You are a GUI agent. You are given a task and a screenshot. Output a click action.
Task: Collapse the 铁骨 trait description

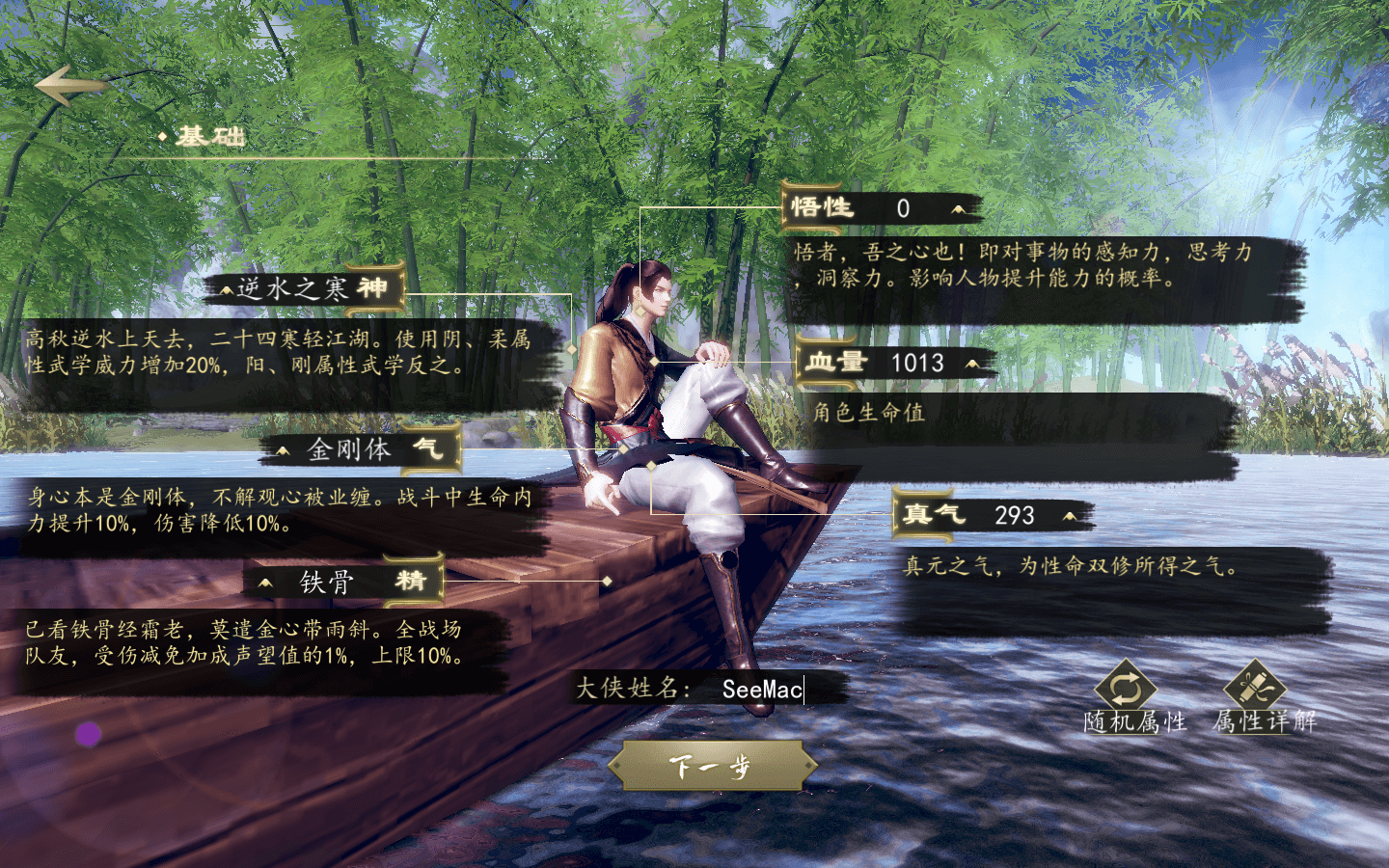click(265, 583)
